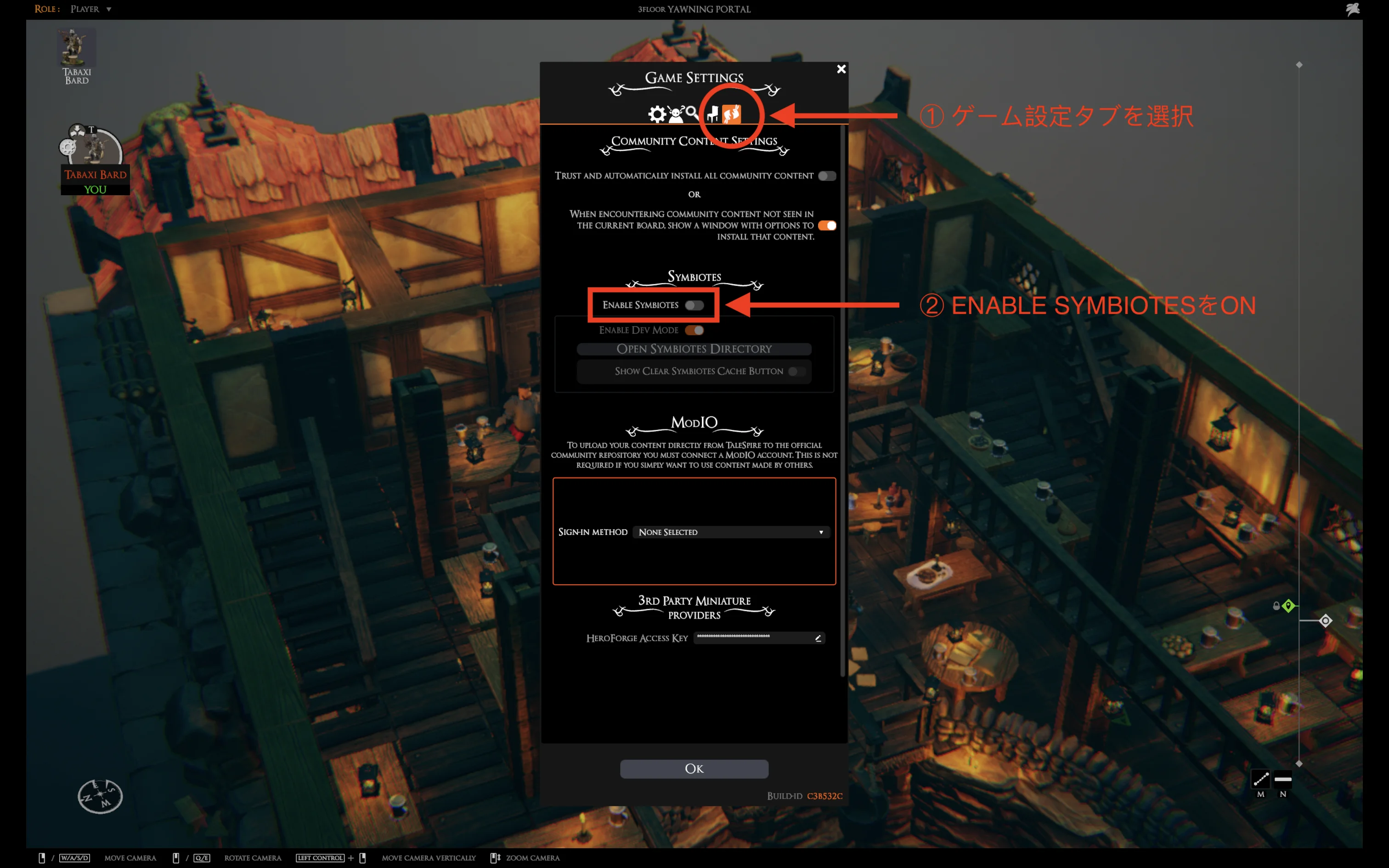Click the OK button

pyautogui.click(x=694, y=769)
